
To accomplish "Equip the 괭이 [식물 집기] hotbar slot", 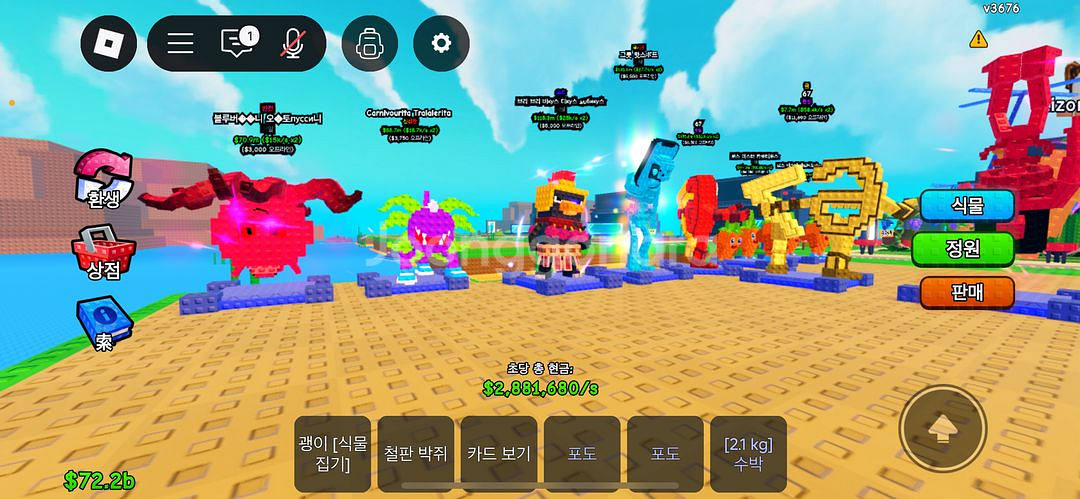I will coord(332,453).
